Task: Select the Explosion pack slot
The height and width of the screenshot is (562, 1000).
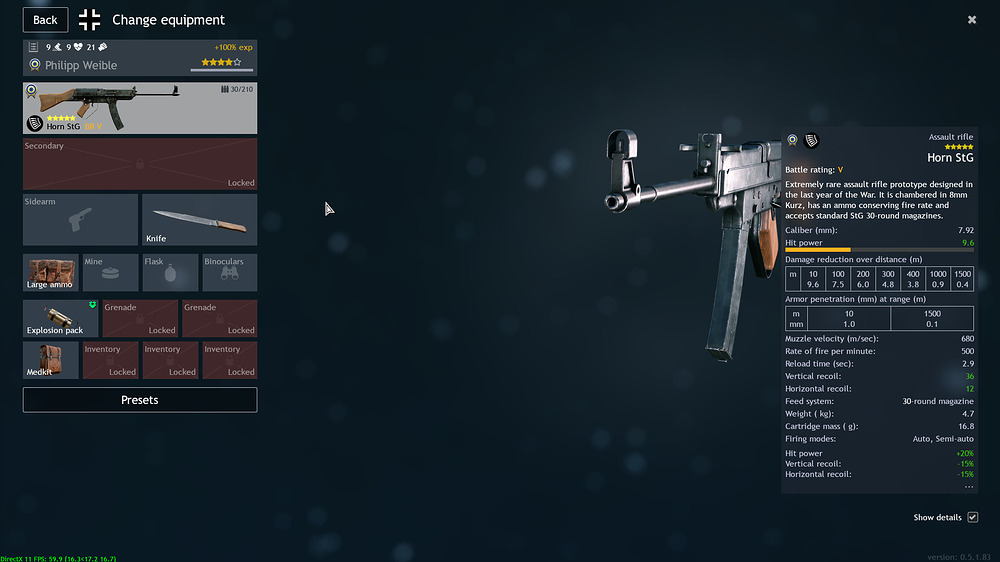Action: (60, 318)
